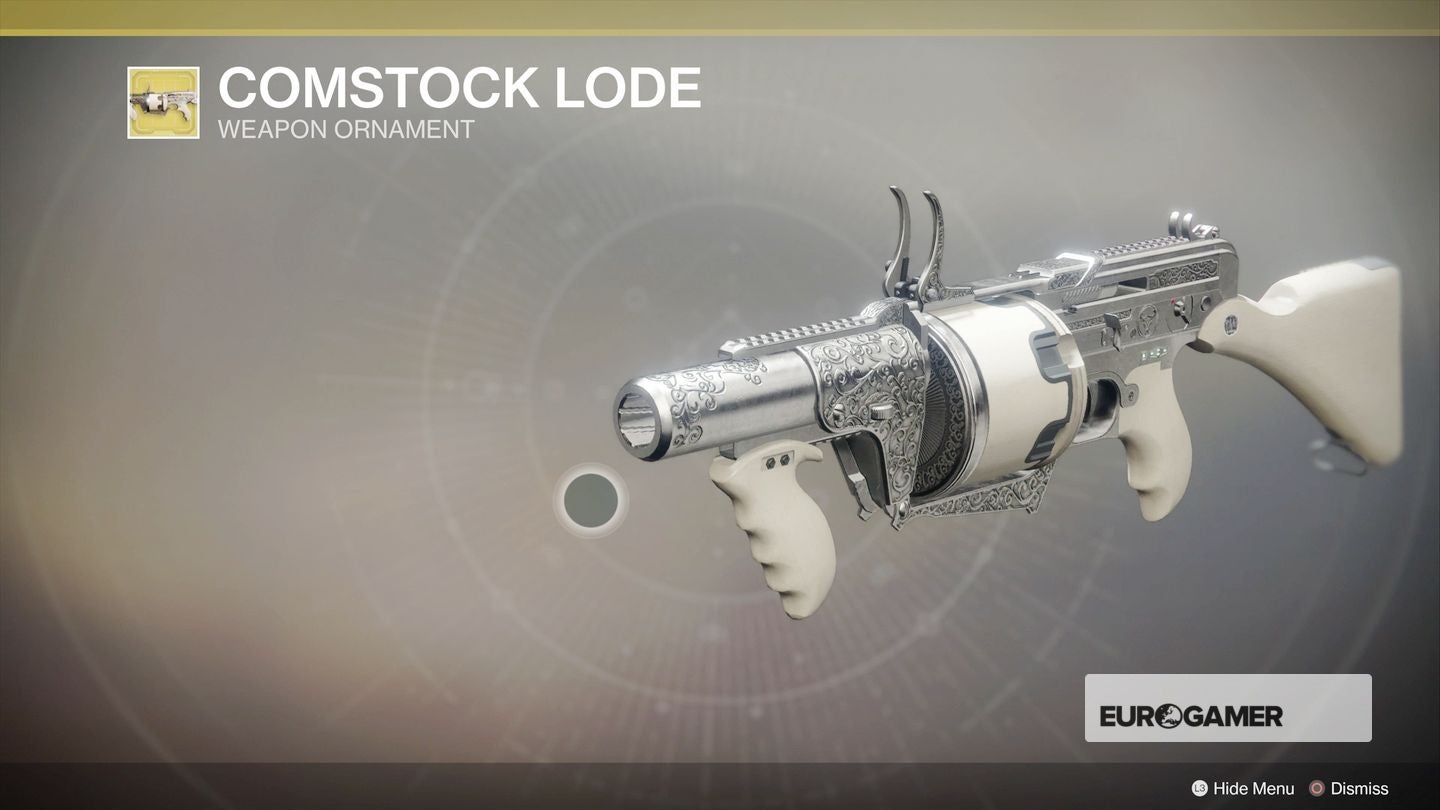Expand the COMSTOCK LODE title header
The width and height of the screenshot is (1440, 810).
(x=460, y=87)
